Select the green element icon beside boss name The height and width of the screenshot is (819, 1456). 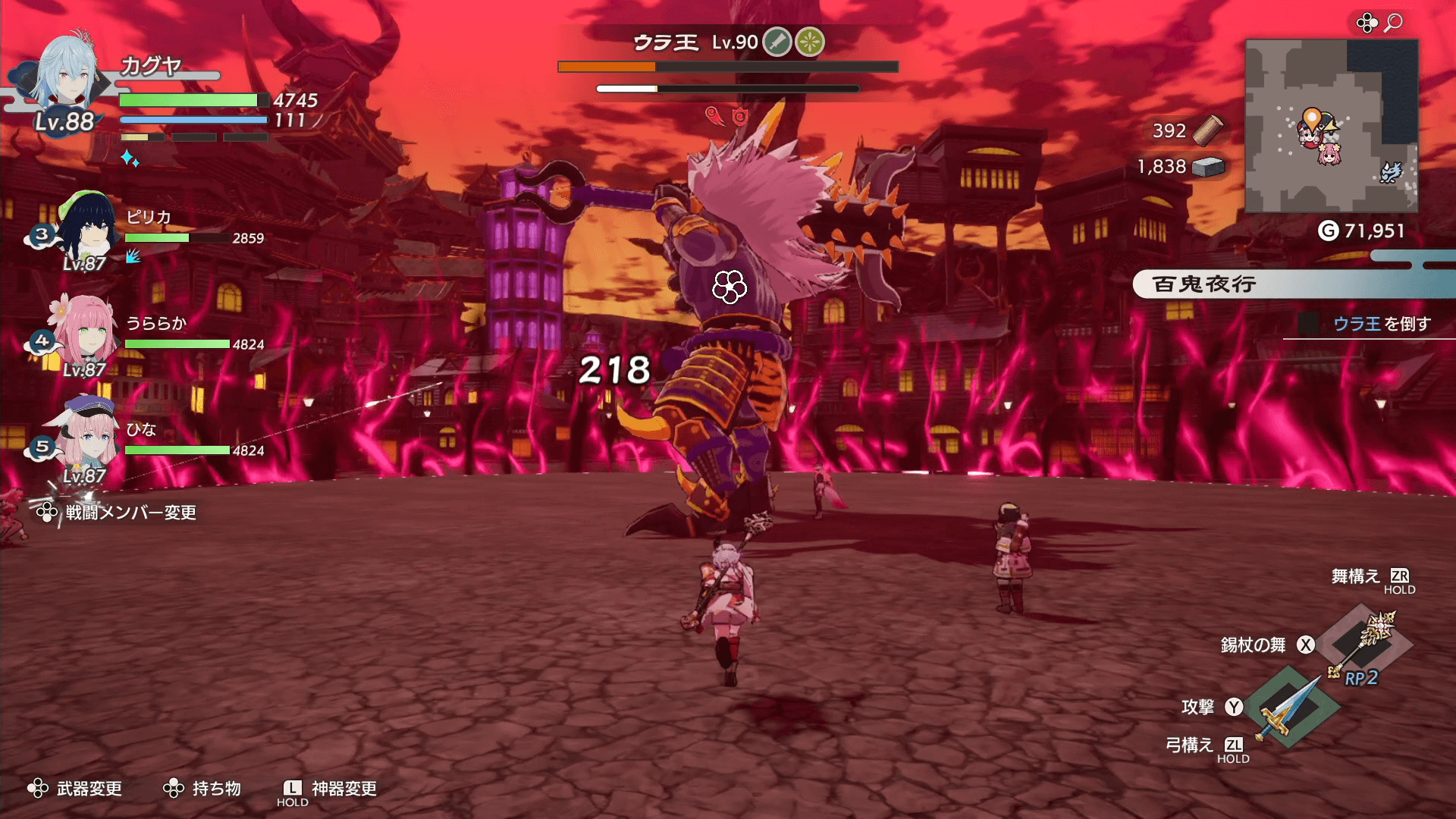point(810,42)
